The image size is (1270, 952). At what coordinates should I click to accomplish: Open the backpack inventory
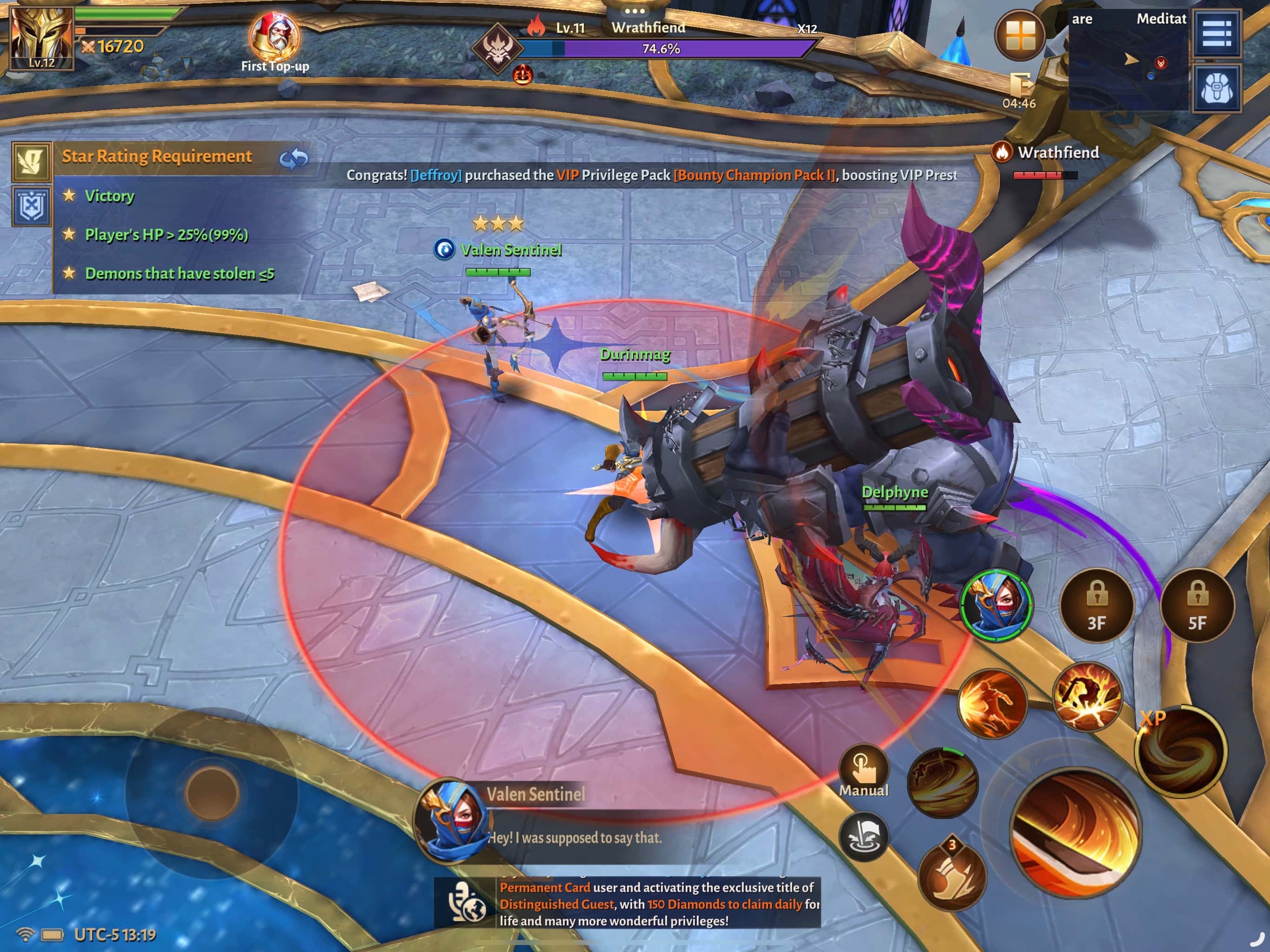[x=1217, y=88]
